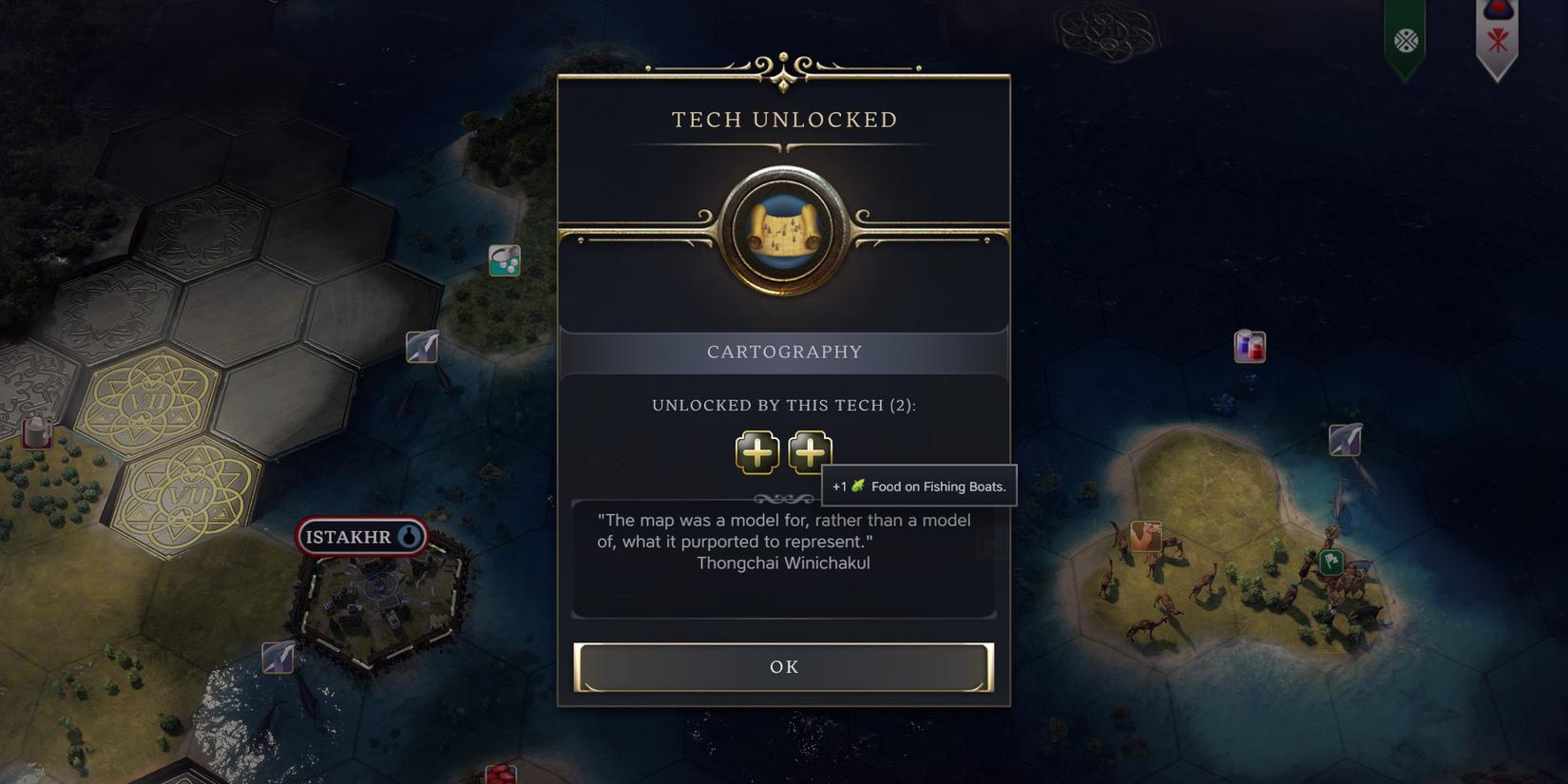Click the whale icon below Istakhr city
The width and height of the screenshot is (1568, 784).
(x=277, y=656)
